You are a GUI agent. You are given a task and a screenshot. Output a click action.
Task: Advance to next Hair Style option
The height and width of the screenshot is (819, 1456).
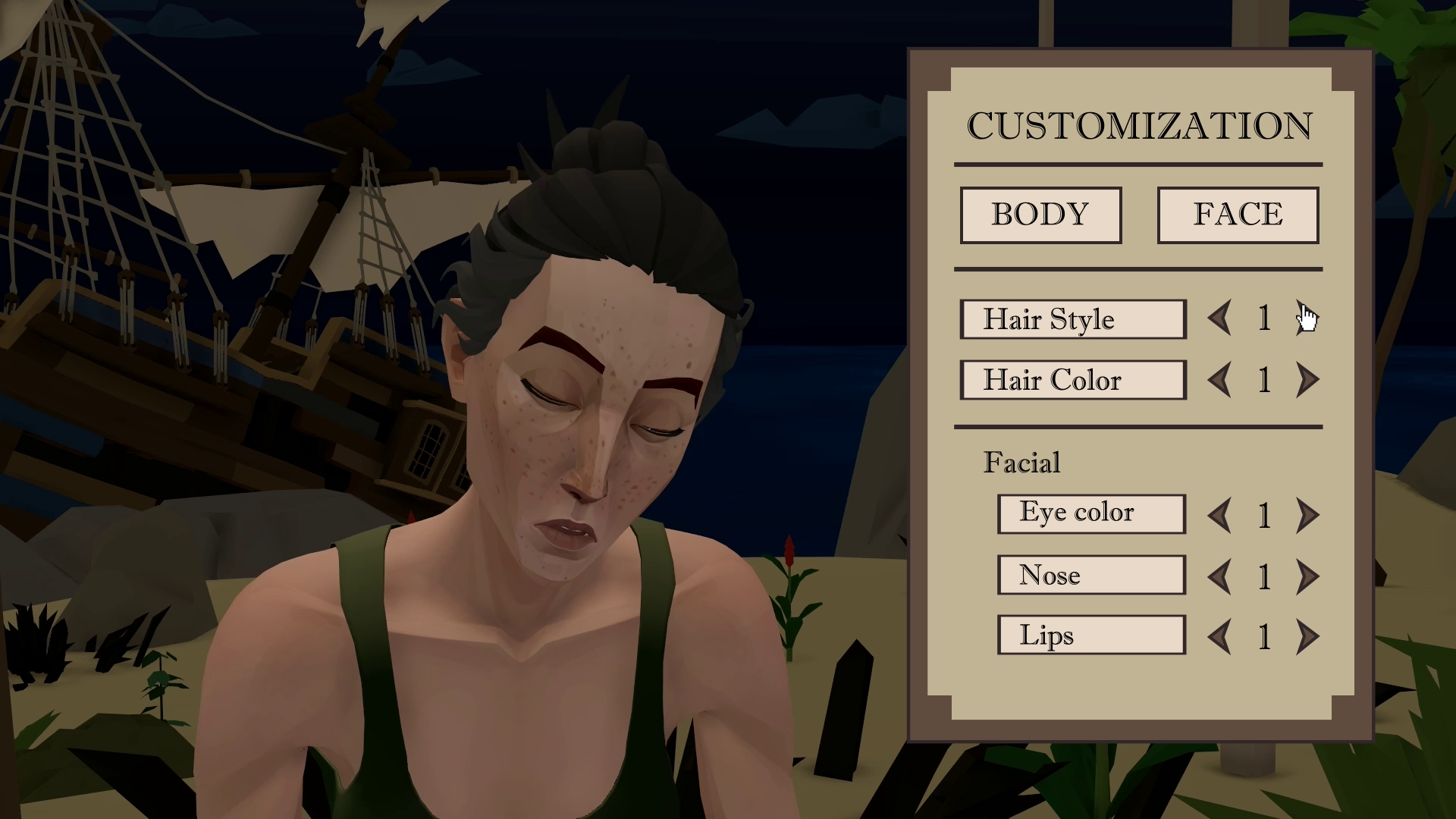(1307, 318)
